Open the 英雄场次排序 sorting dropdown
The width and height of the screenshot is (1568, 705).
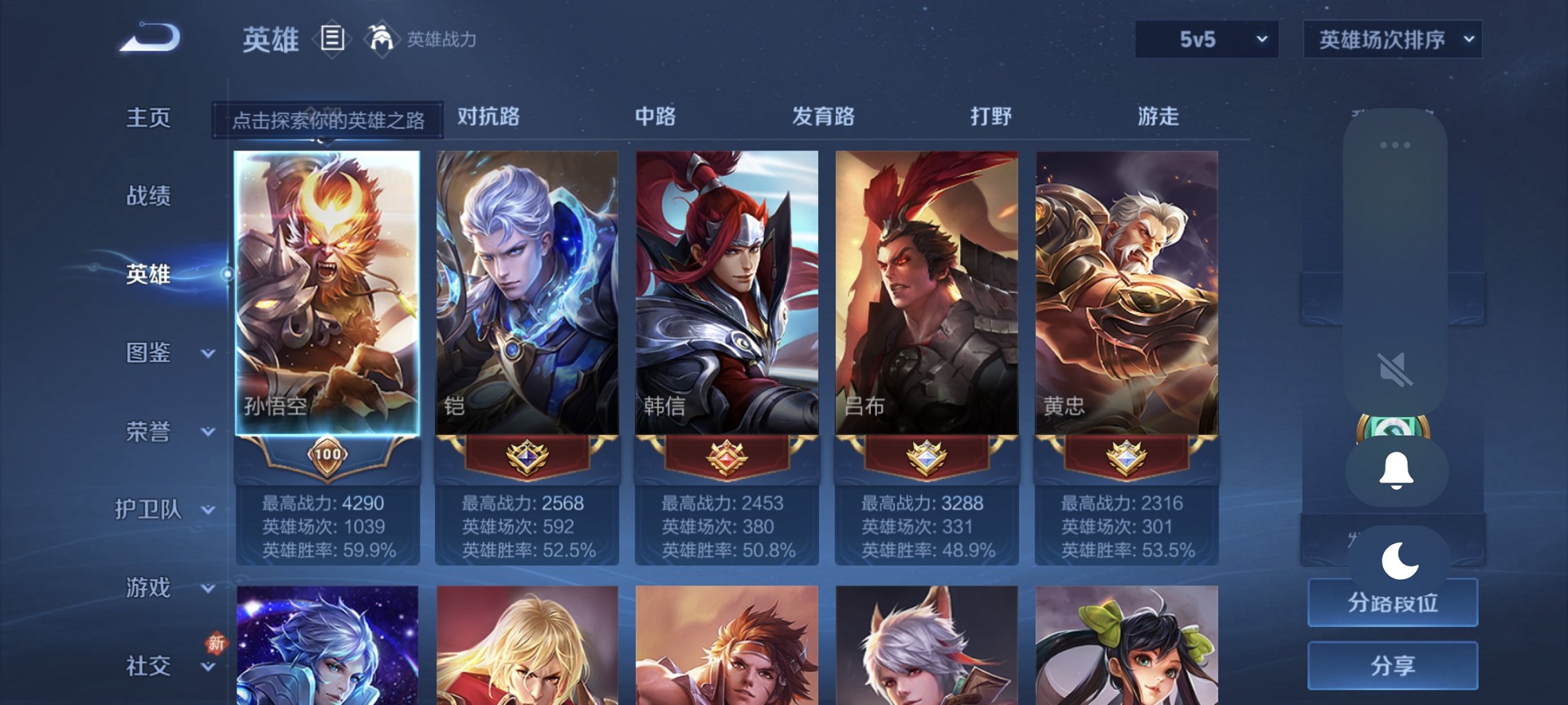coord(1391,40)
